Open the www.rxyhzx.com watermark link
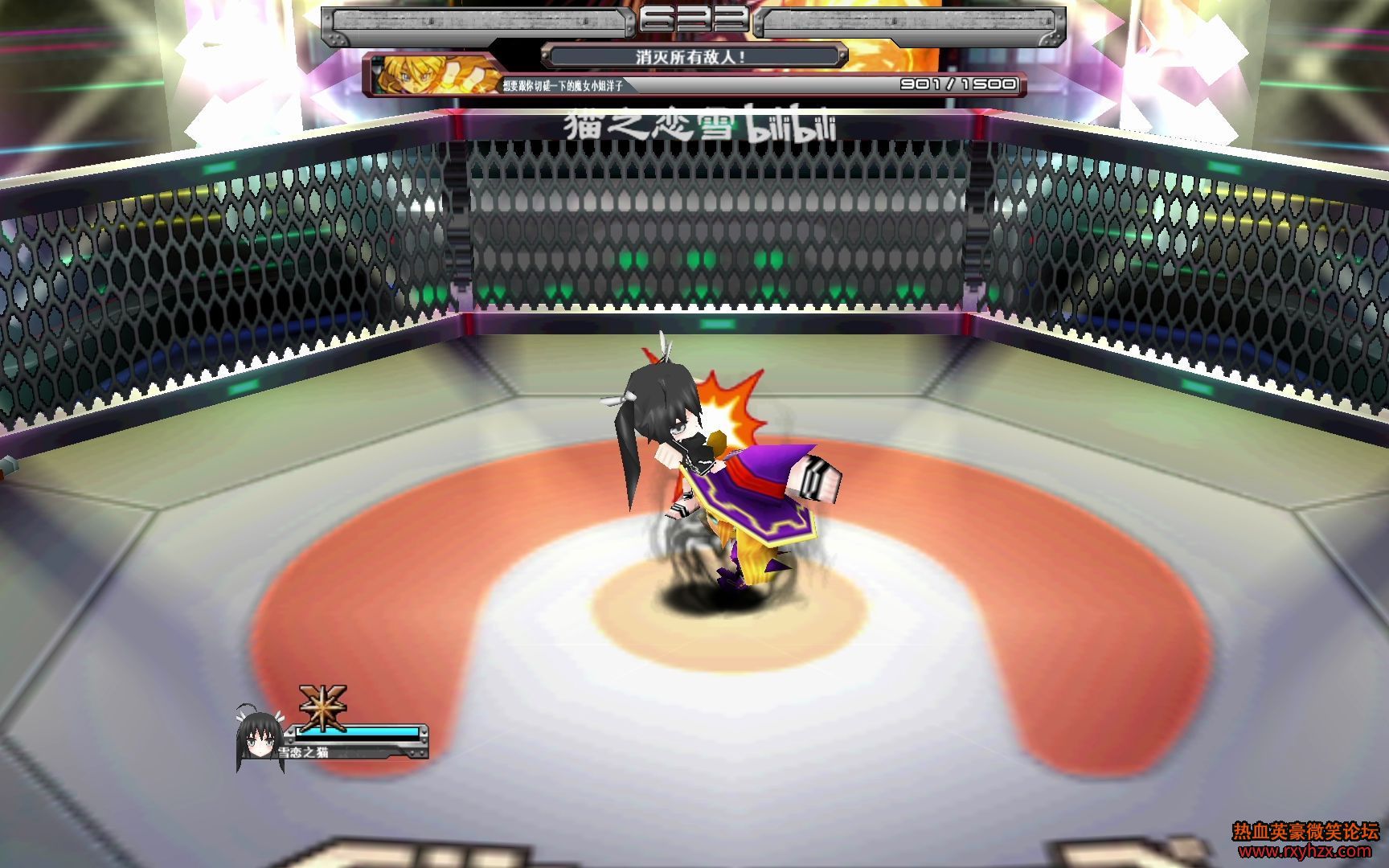 (1305, 851)
